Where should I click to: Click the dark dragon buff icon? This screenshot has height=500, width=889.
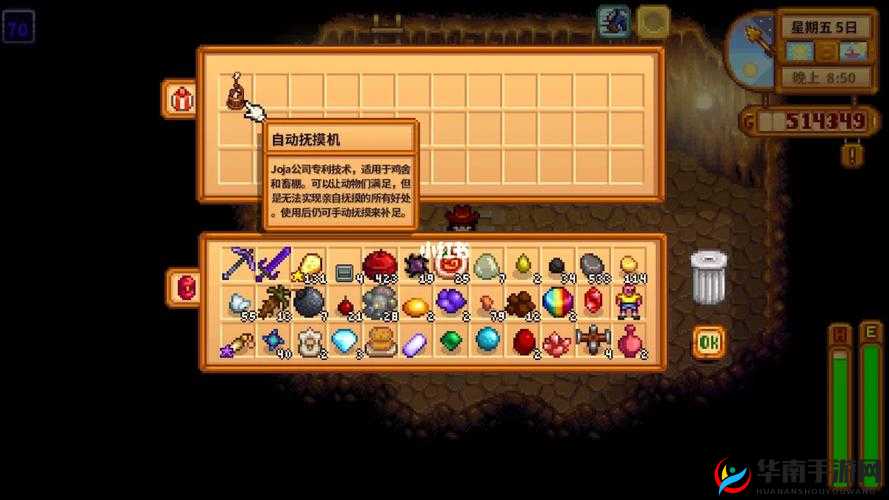pyautogui.click(x=613, y=21)
